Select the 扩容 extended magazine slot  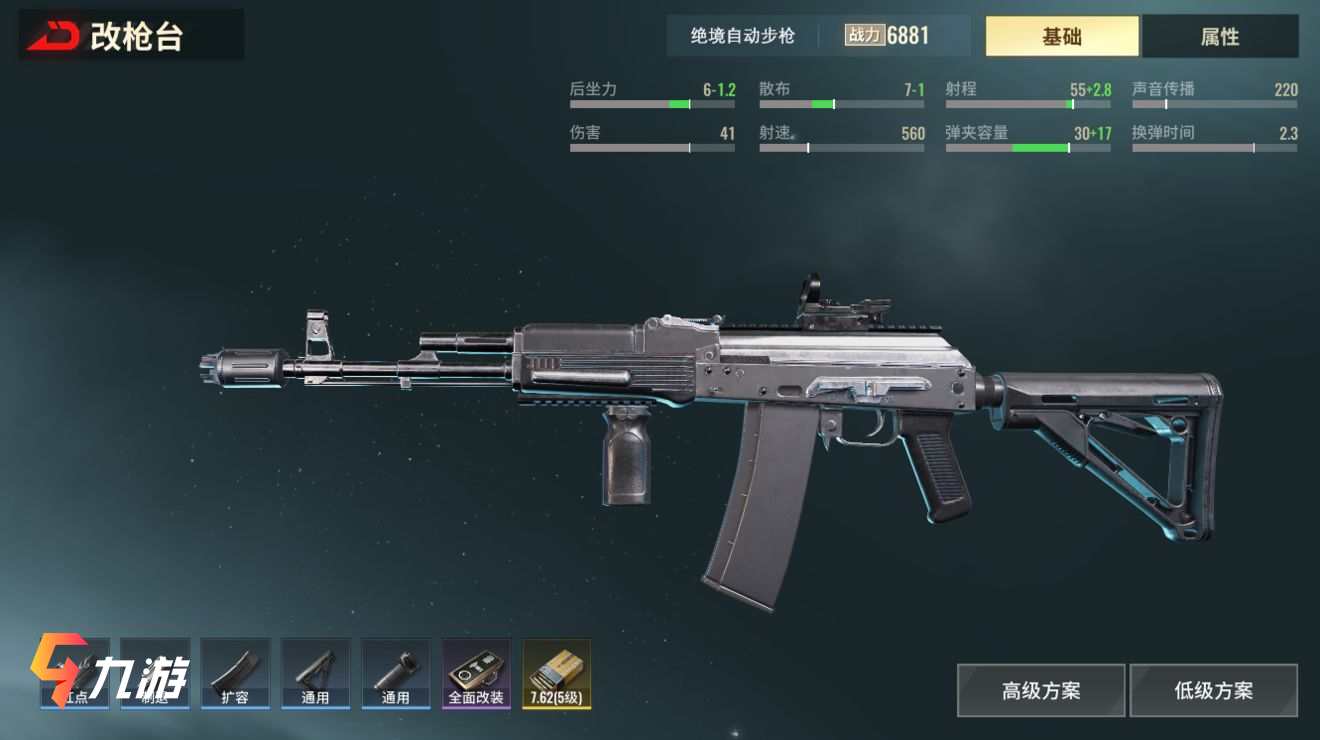point(235,673)
